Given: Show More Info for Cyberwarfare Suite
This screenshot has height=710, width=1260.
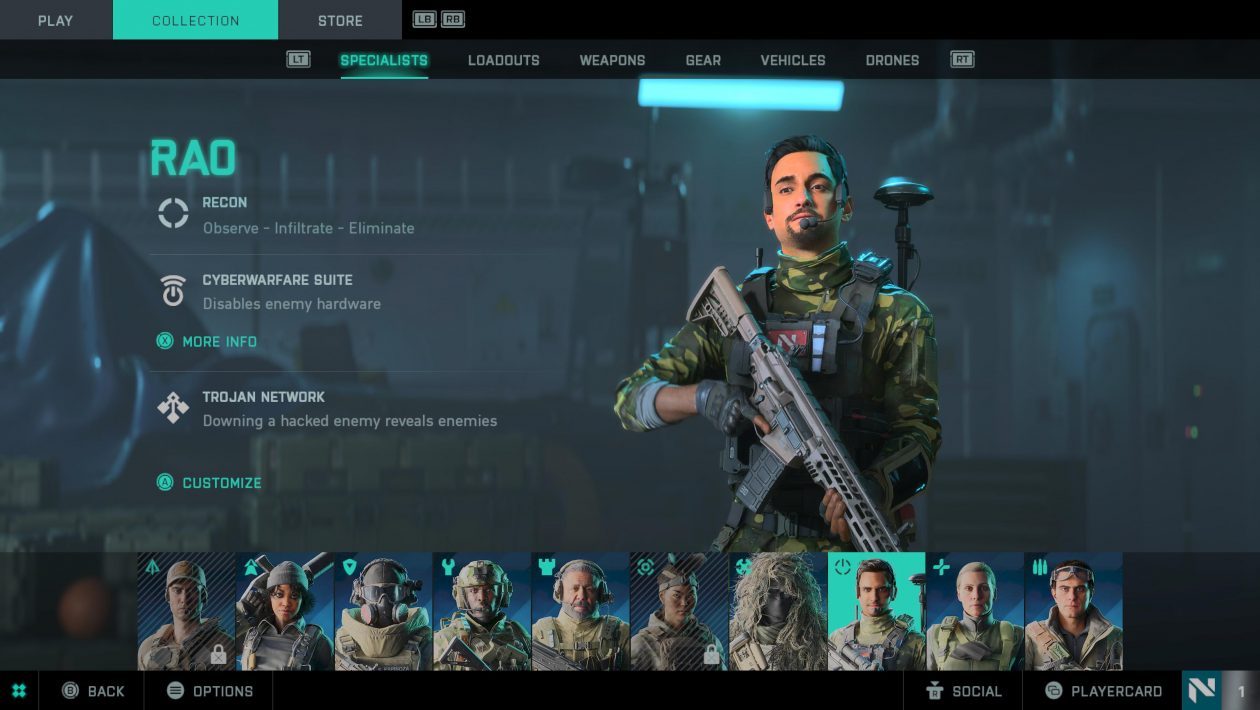Looking at the screenshot, I should click(219, 342).
